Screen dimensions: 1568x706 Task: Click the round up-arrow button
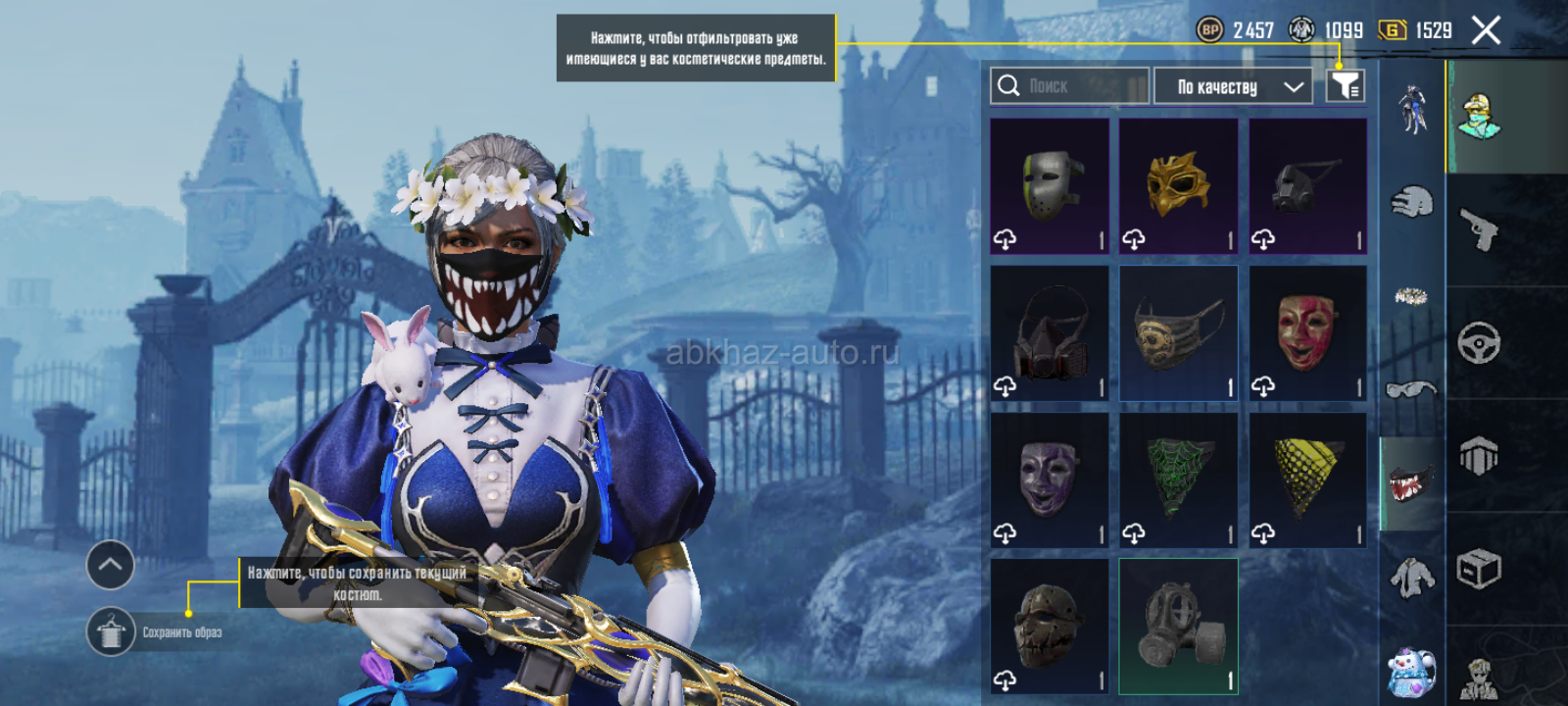click(x=111, y=565)
